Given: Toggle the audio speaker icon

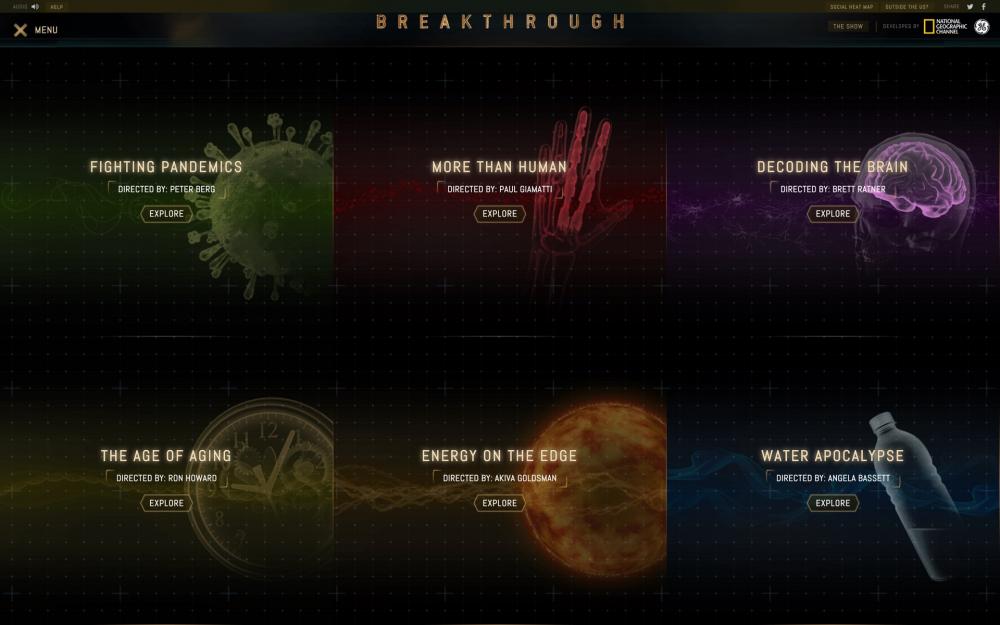Looking at the screenshot, I should 35,6.
